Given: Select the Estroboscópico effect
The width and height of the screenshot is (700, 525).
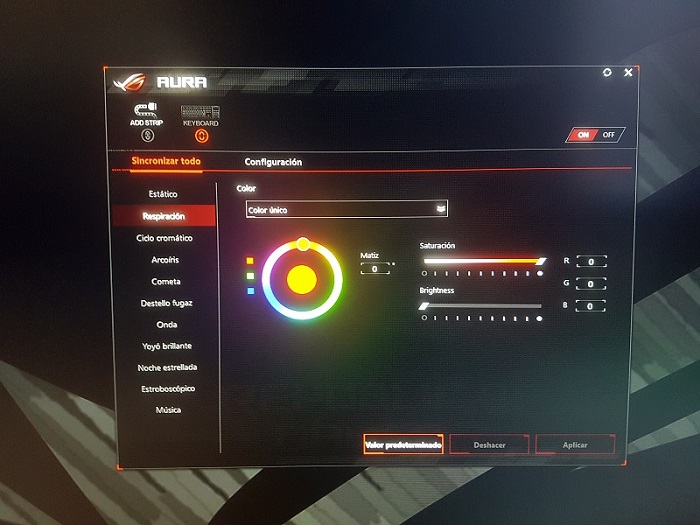Looking at the screenshot, I should pyautogui.click(x=167, y=388).
